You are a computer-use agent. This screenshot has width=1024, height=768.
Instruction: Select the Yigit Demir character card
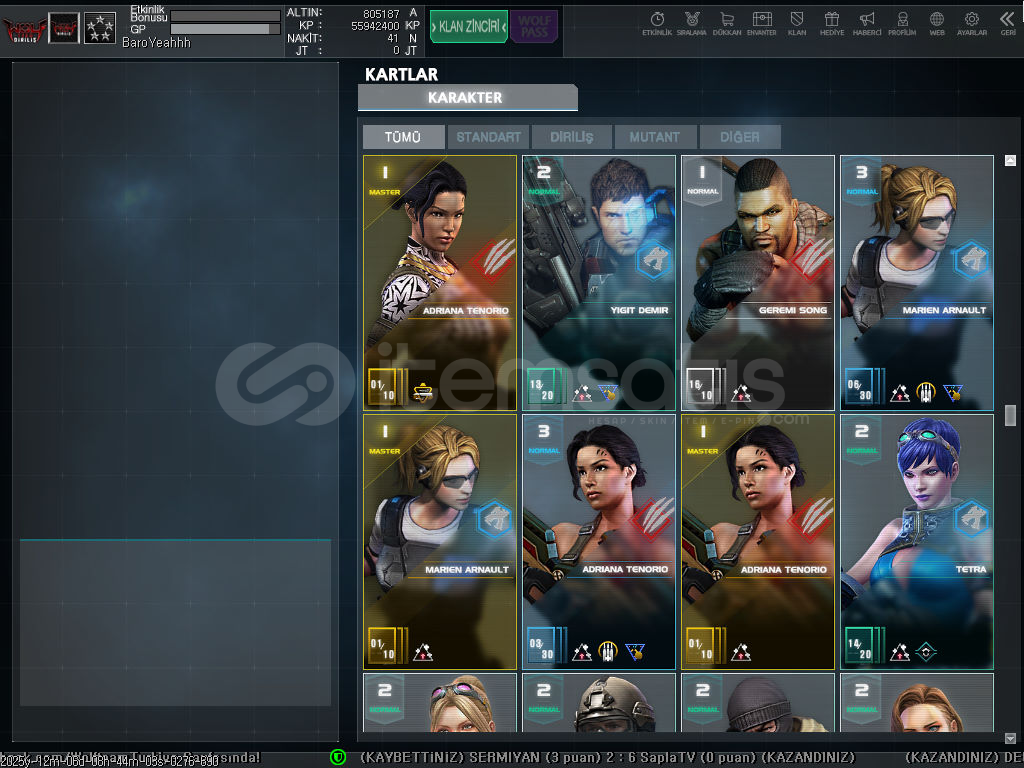coord(599,282)
